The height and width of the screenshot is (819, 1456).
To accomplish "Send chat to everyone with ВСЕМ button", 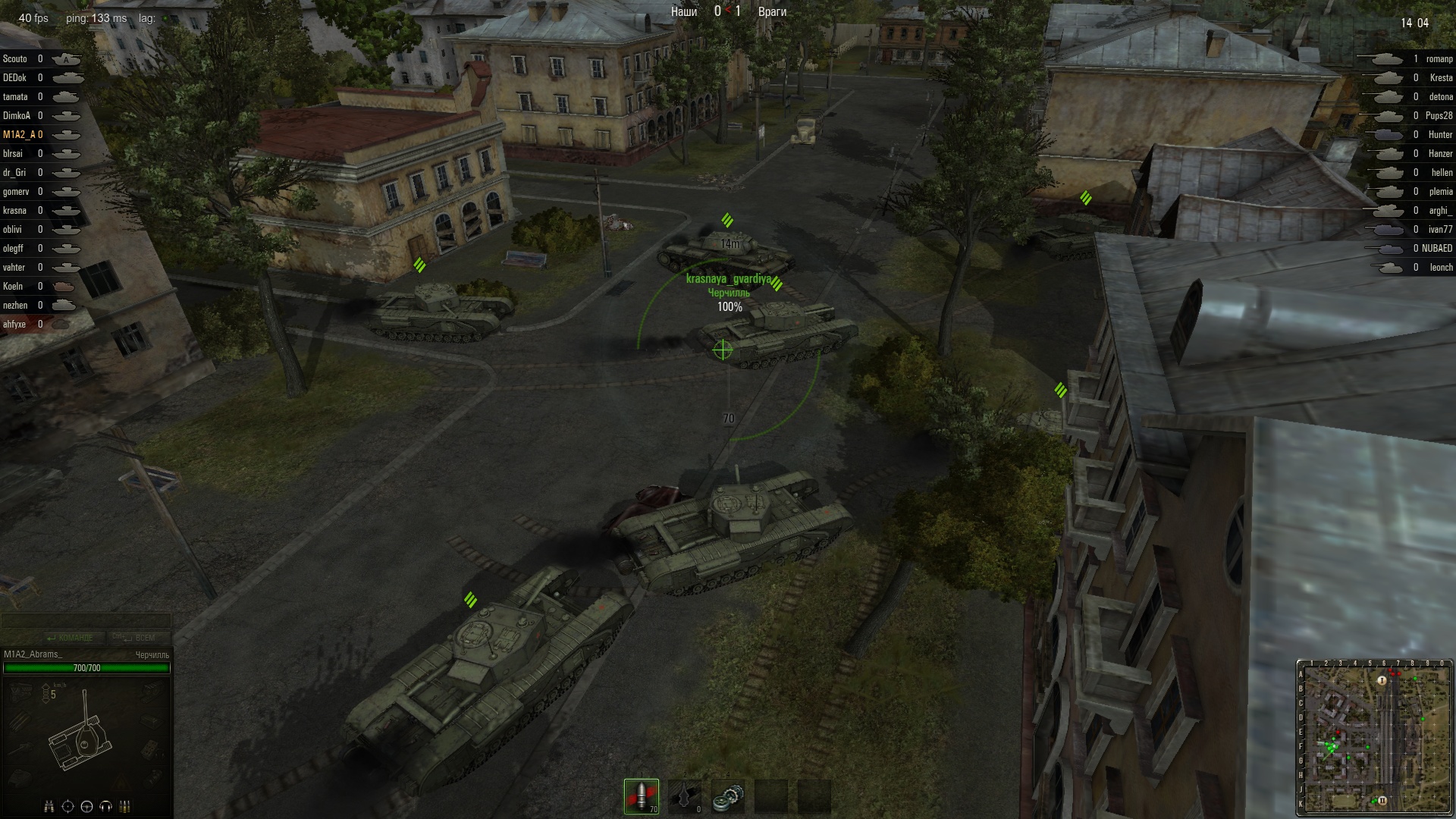I will coord(135,638).
